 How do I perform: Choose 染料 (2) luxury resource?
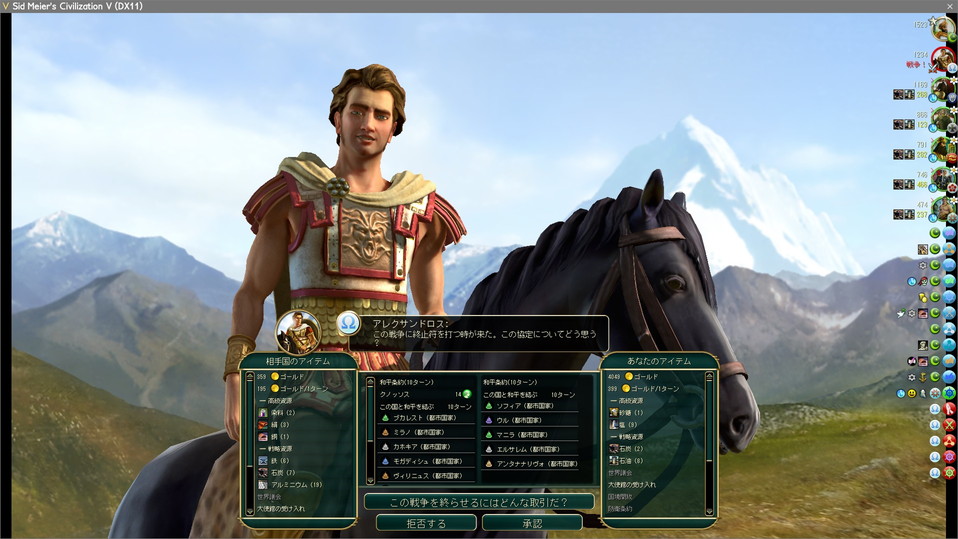pyautogui.click(x=279, y=412)
